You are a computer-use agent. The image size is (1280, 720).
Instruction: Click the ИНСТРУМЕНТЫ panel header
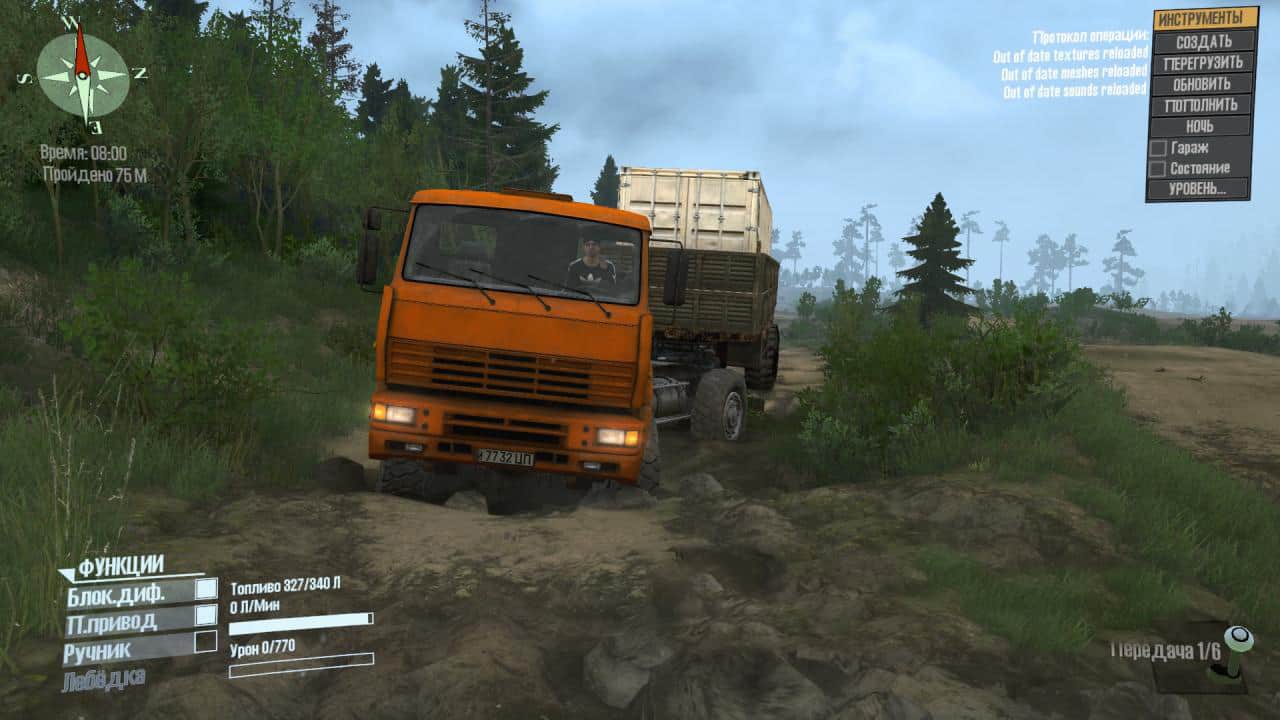1204,19
